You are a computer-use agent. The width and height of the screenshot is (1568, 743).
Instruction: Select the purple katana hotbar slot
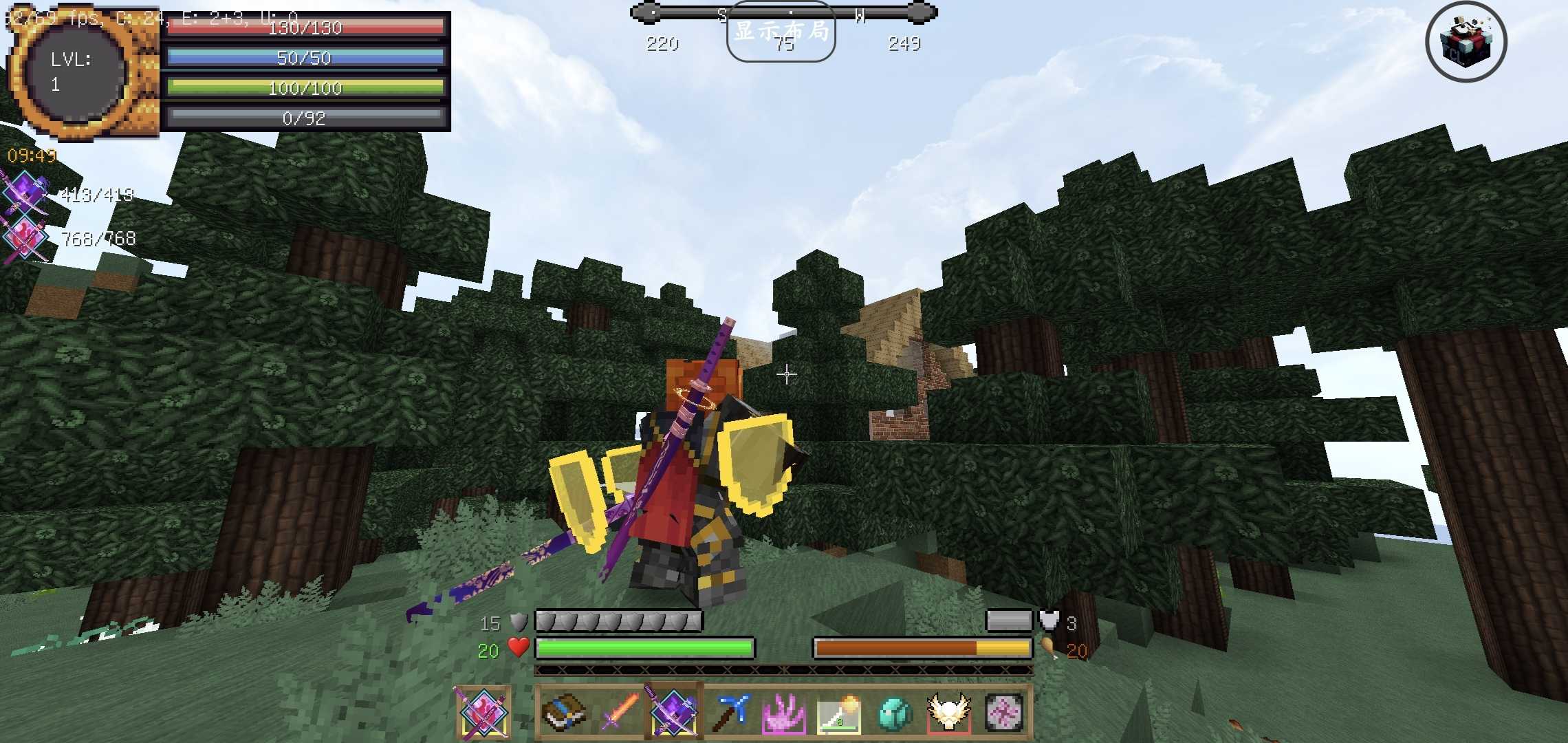pyautogui.click(x=673, y=712)
